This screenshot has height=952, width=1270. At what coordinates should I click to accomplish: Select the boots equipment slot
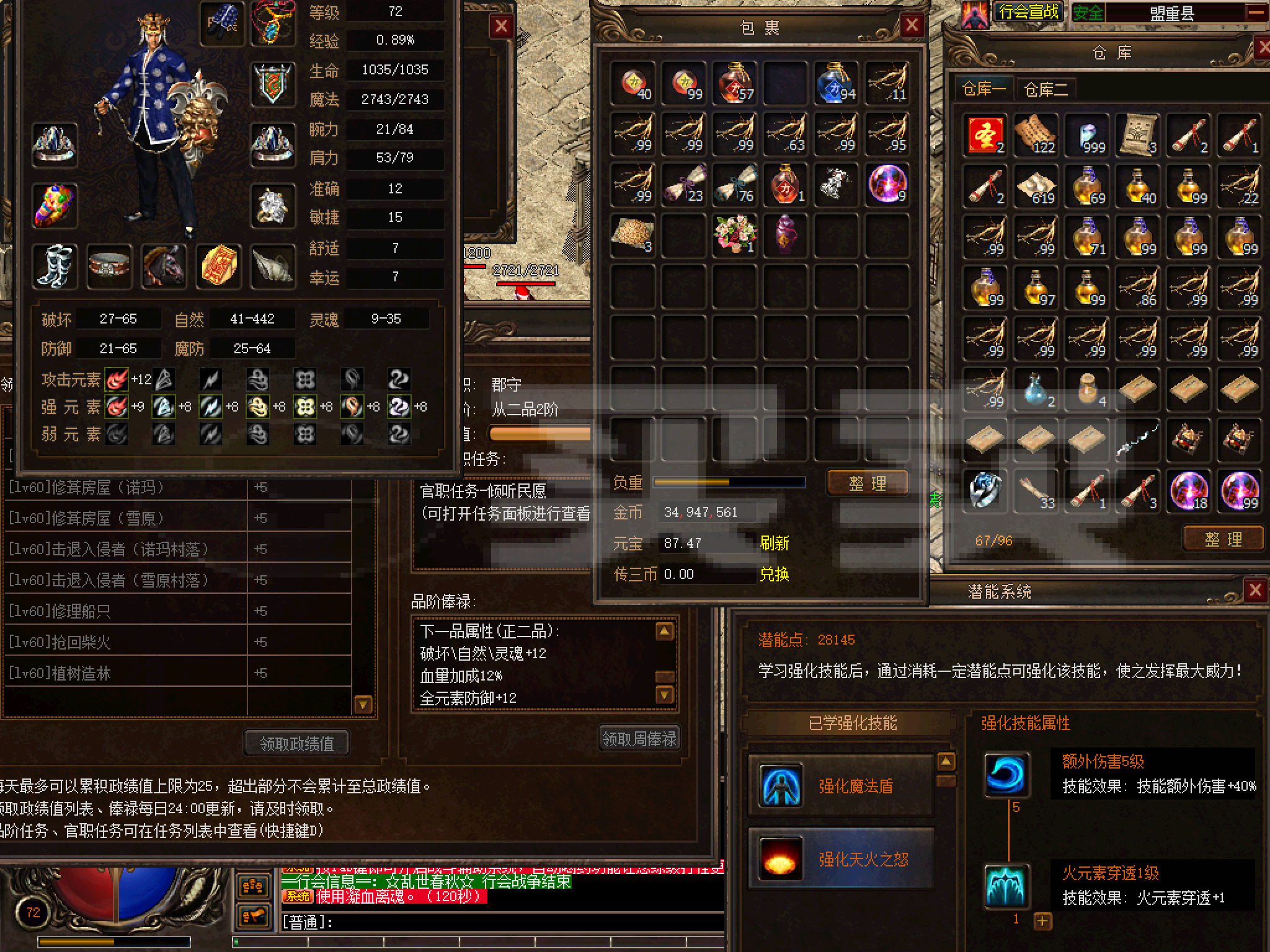[x=55, y=267]
